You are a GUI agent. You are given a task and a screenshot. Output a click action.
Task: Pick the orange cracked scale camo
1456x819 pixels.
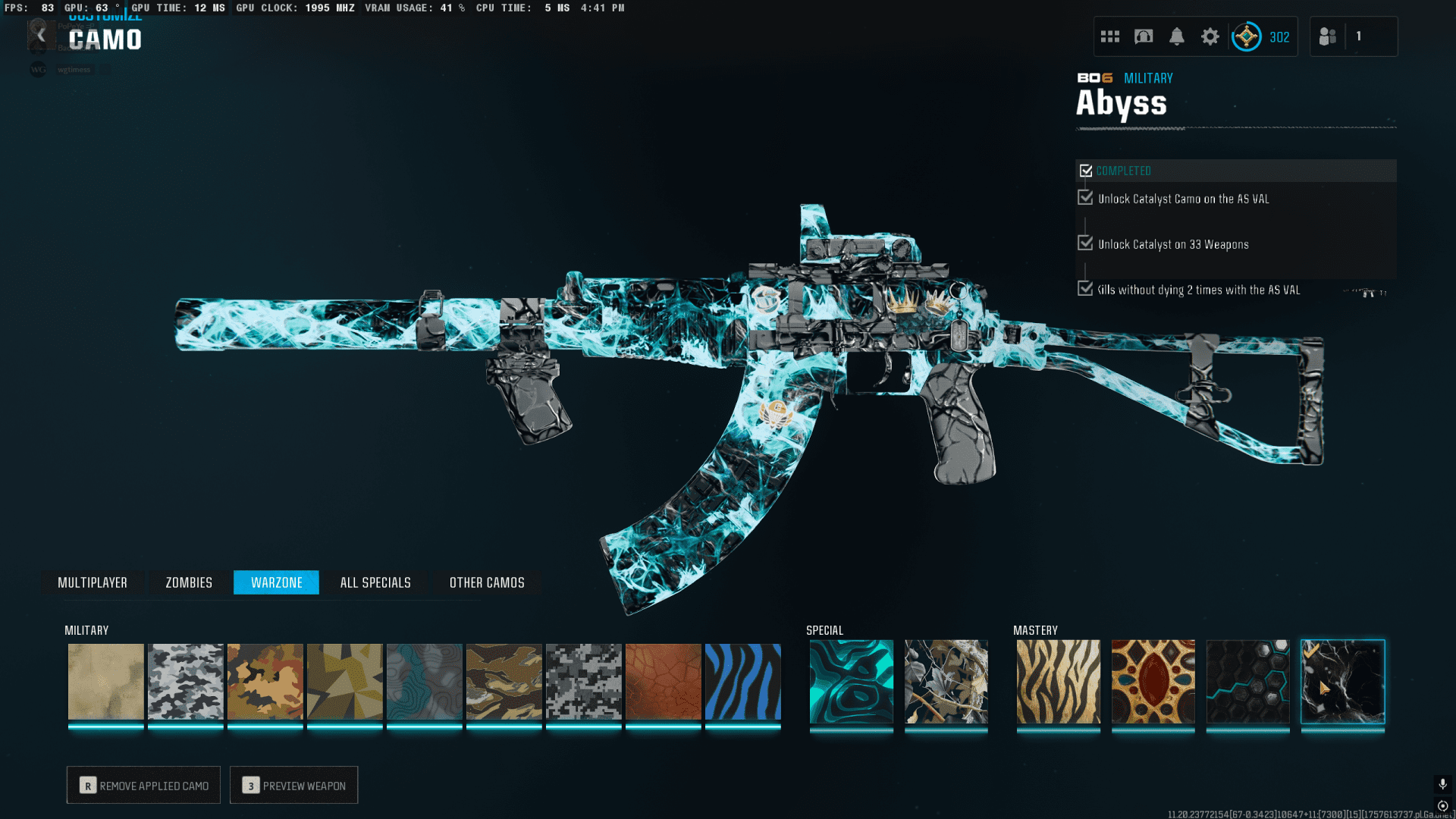[664, 682]
